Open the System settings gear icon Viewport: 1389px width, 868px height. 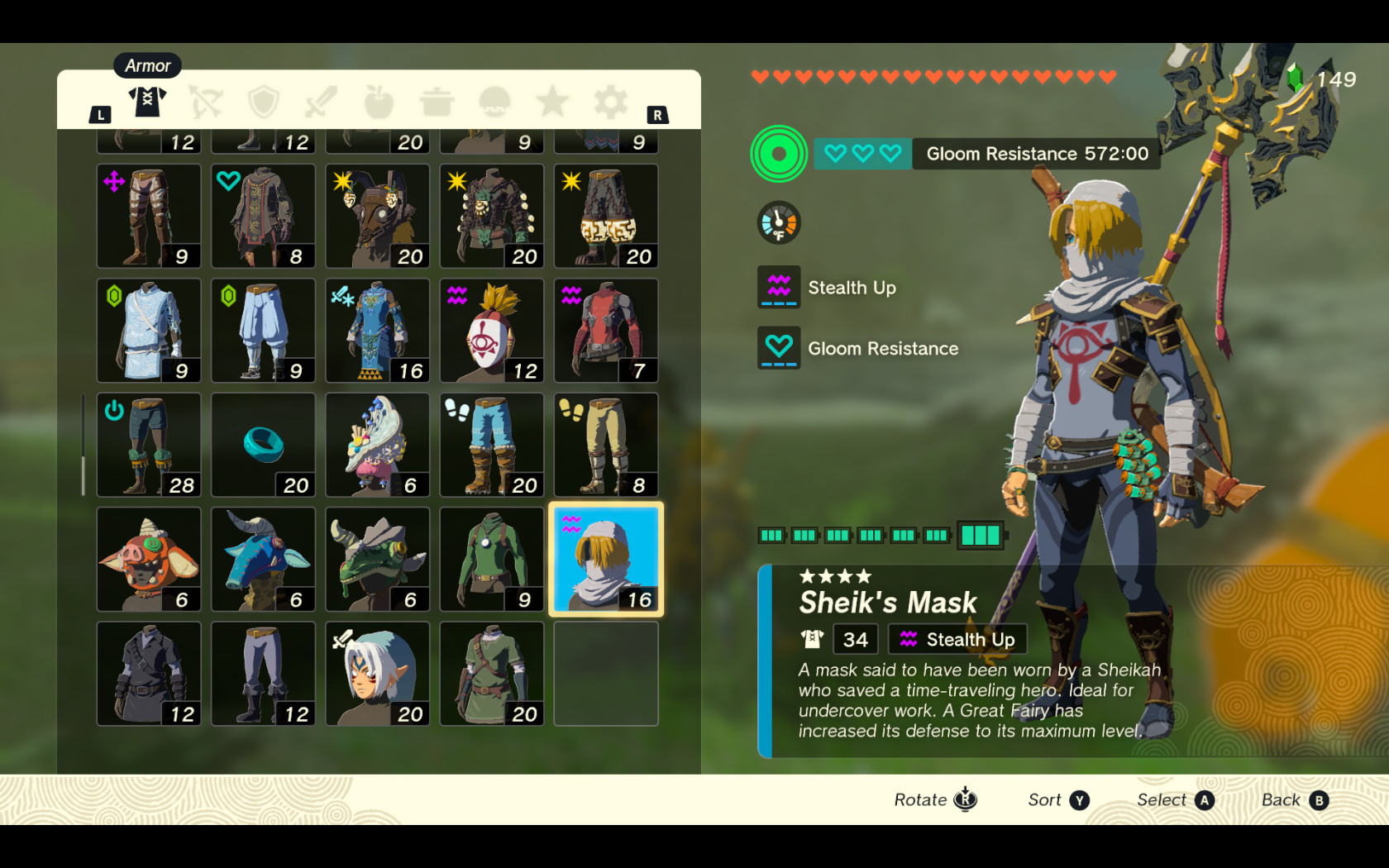click(x=609, y=101)
